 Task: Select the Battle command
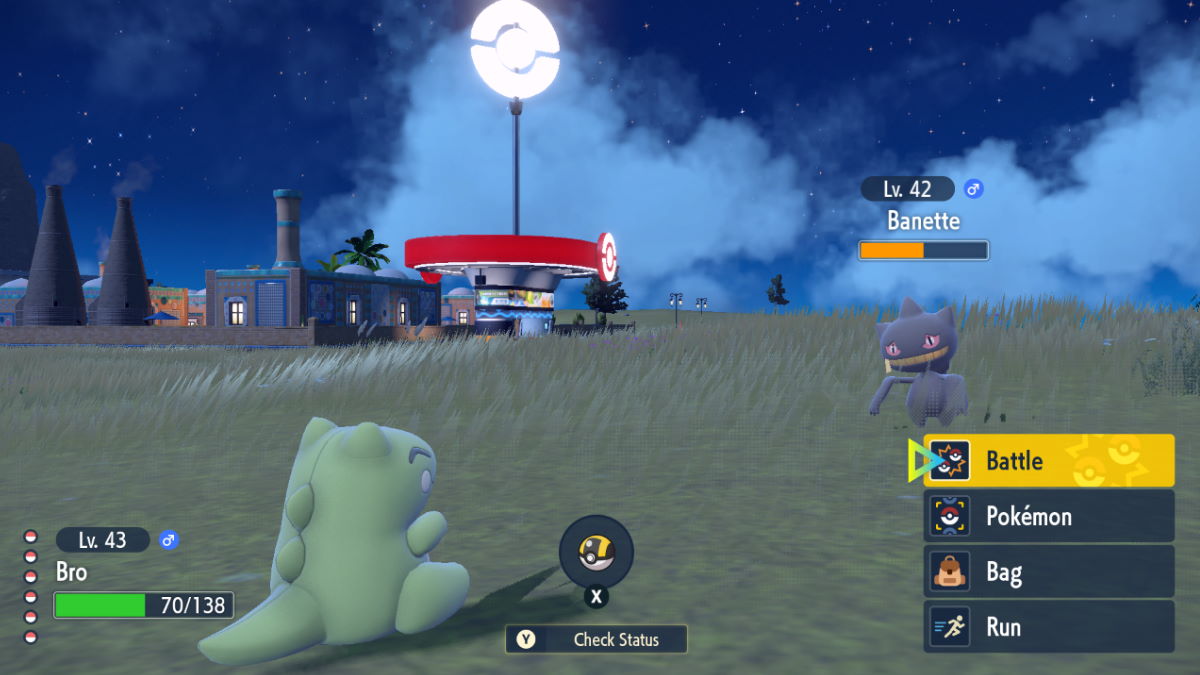(1047, 460)
